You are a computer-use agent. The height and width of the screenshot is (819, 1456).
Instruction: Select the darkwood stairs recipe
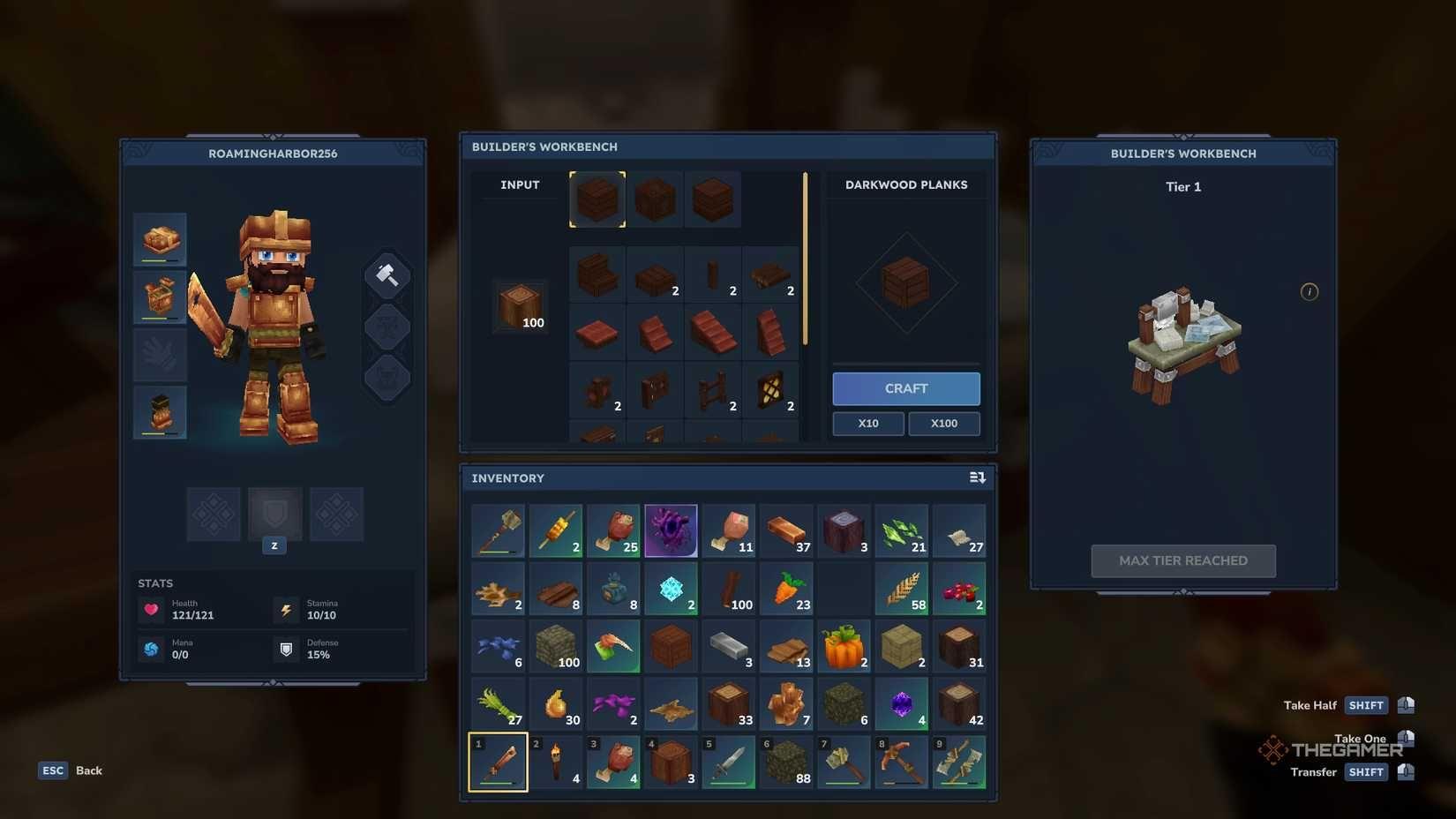pos(597,274)
